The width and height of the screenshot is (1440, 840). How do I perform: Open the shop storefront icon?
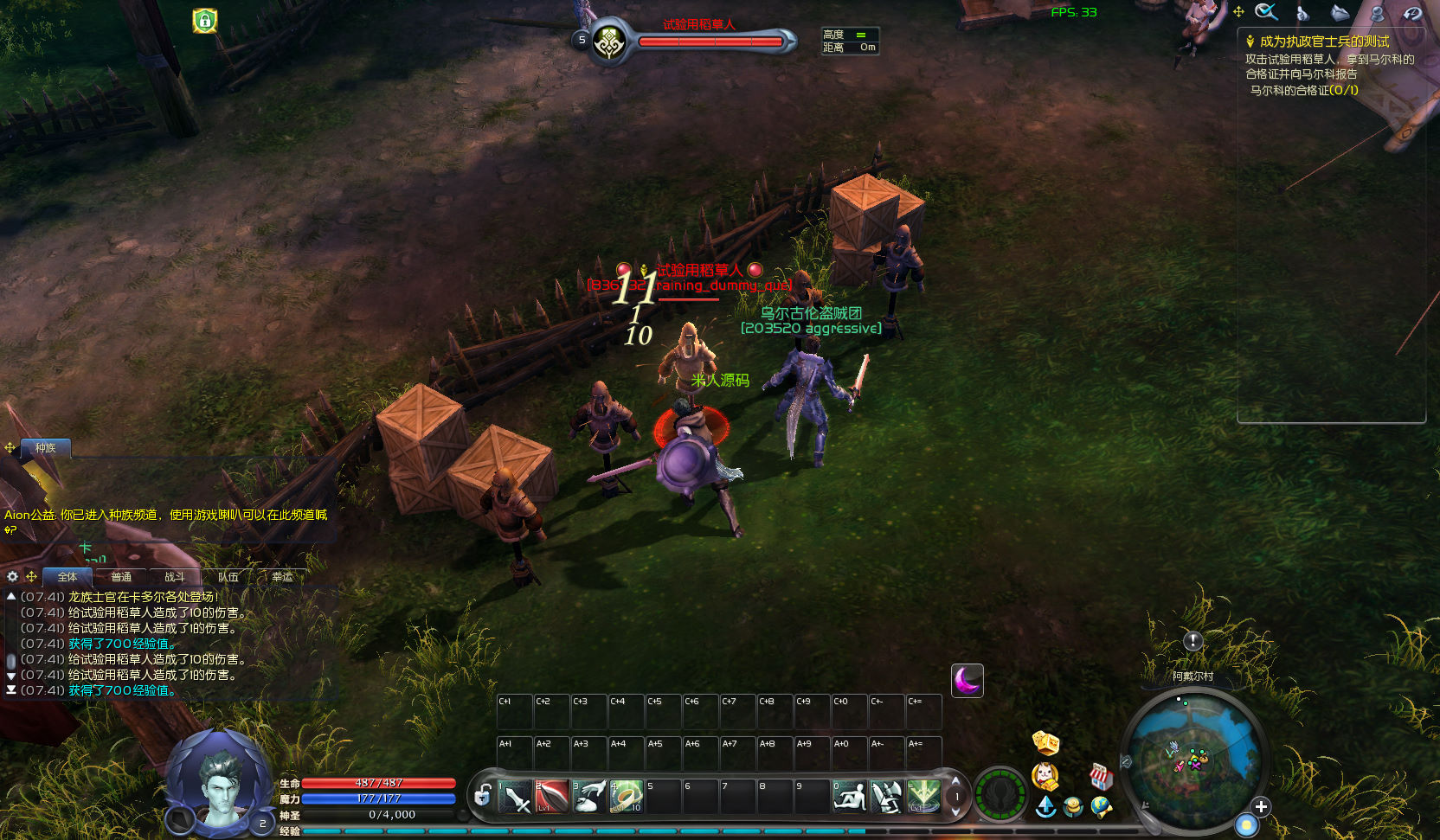click(x=1100, y=776)
